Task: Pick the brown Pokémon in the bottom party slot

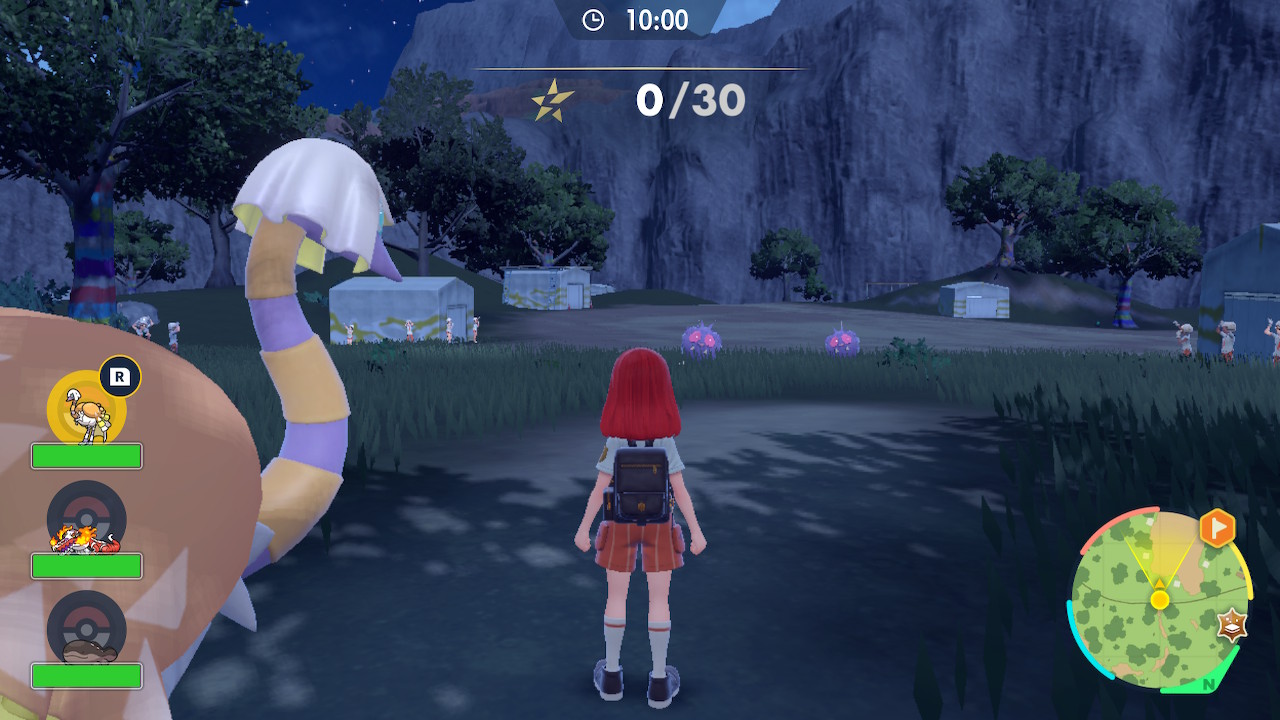Action: coord(87,633)
